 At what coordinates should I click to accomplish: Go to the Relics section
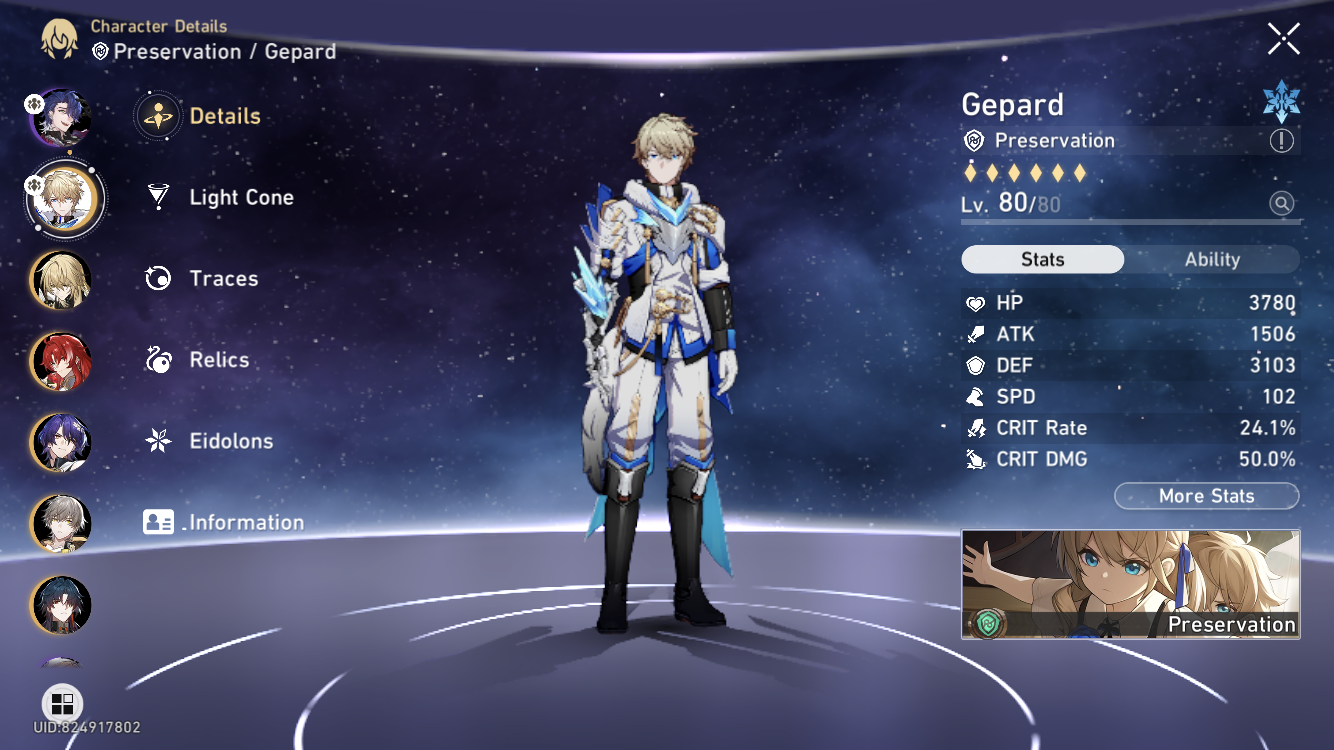pos(219,359)
